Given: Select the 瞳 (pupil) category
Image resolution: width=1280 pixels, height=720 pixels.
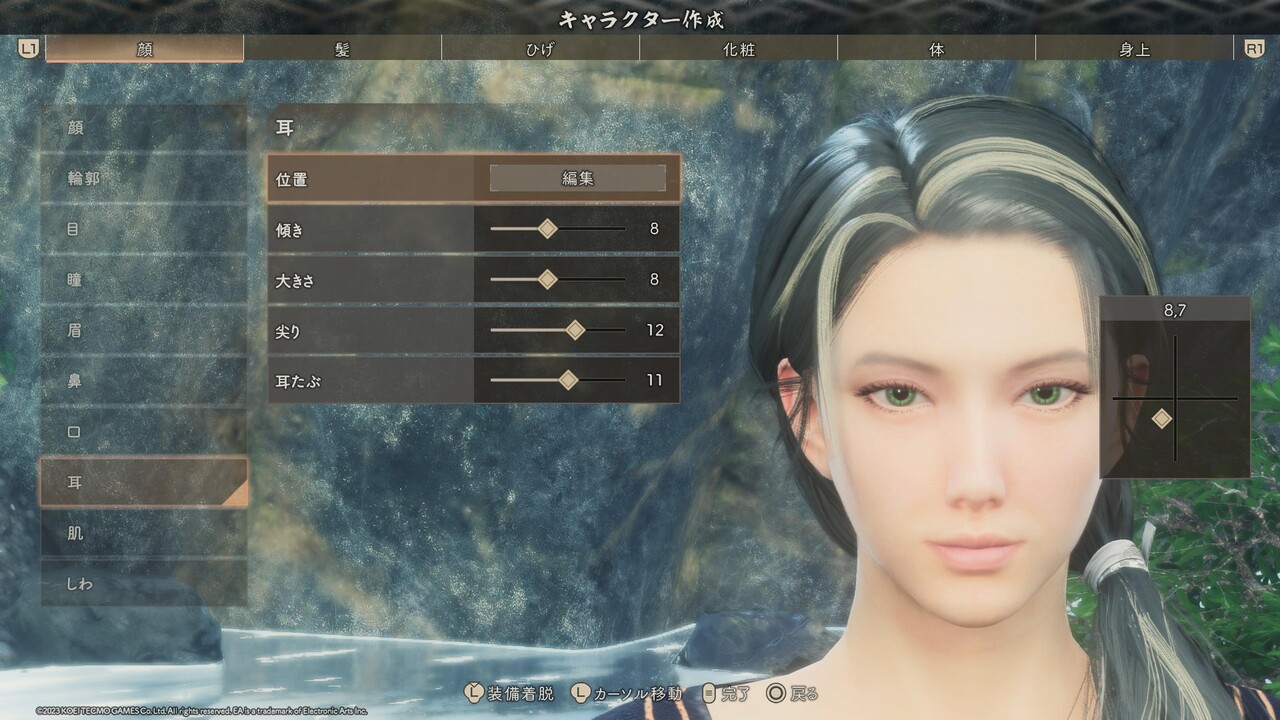Looking at the screenshot, I should (x=143, y=280).
